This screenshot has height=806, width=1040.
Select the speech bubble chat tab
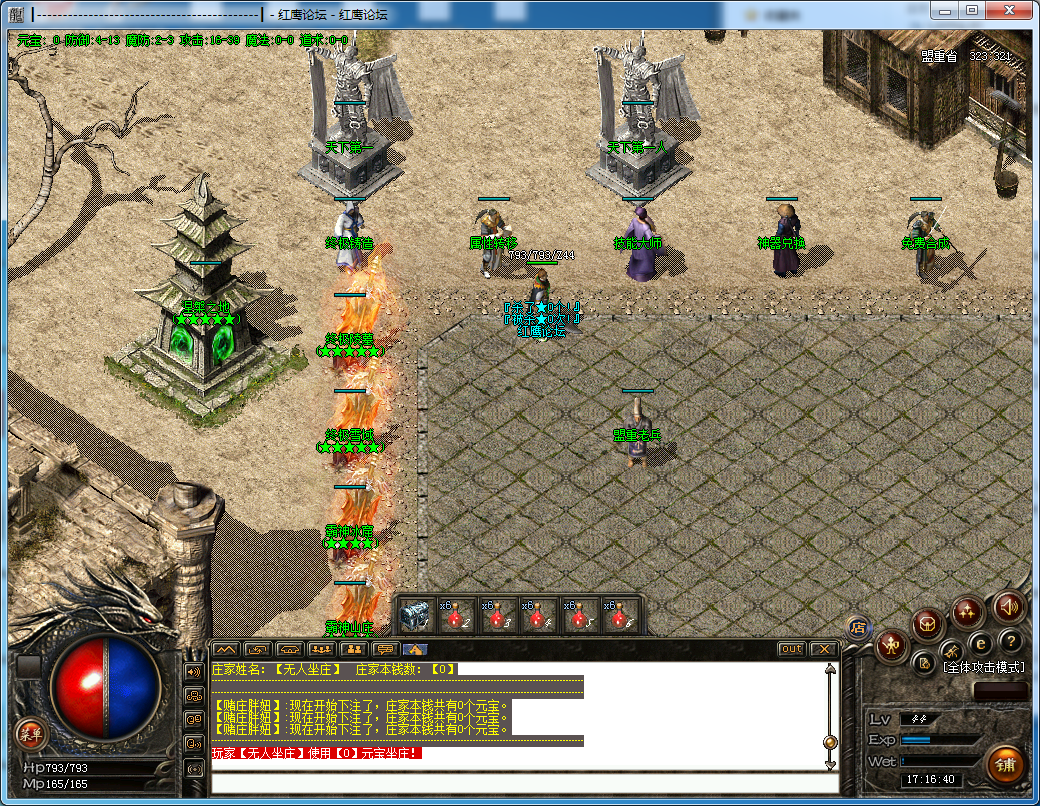click(x=385, y=649)
